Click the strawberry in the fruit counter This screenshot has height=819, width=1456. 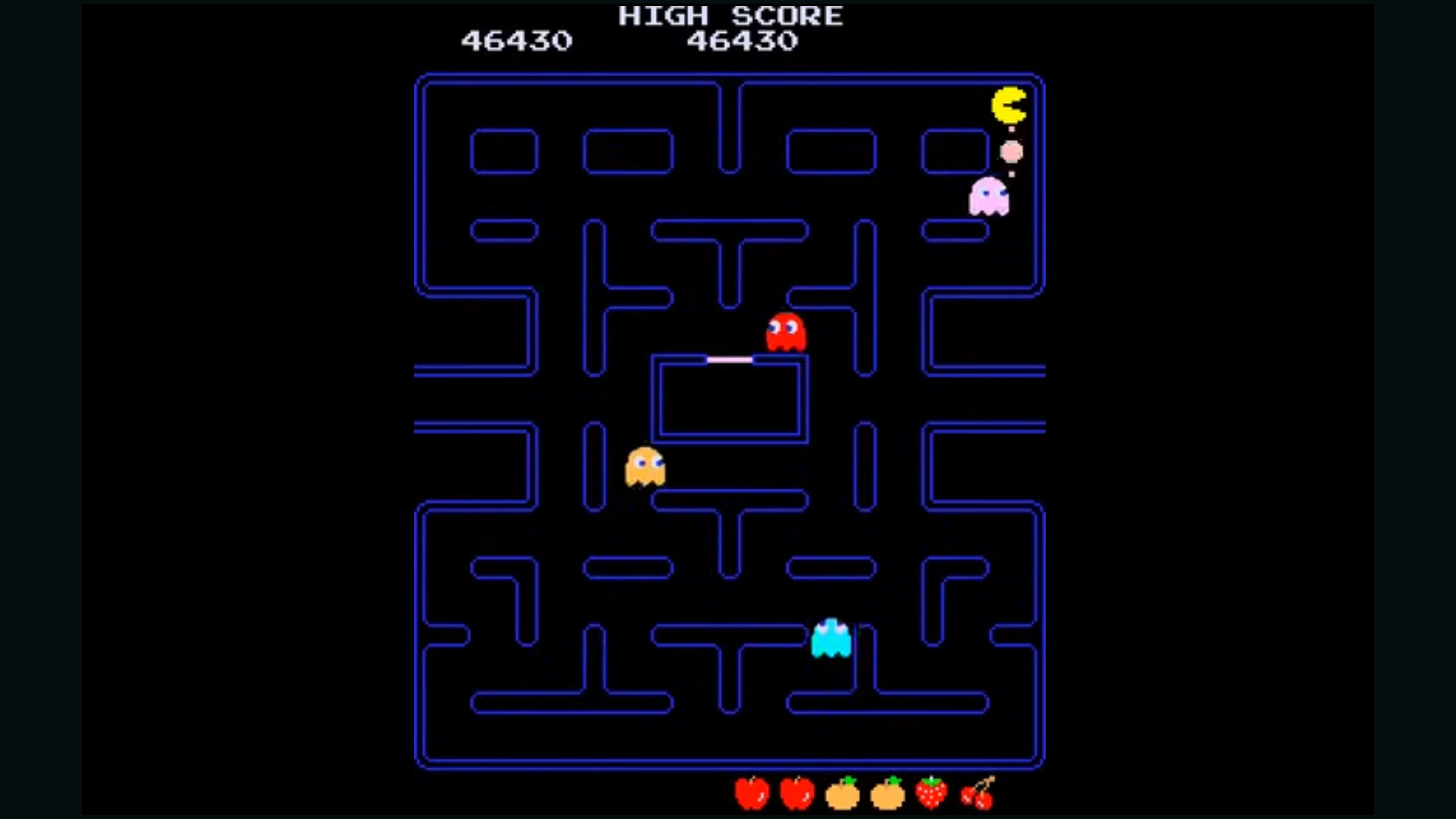(933, 794)
